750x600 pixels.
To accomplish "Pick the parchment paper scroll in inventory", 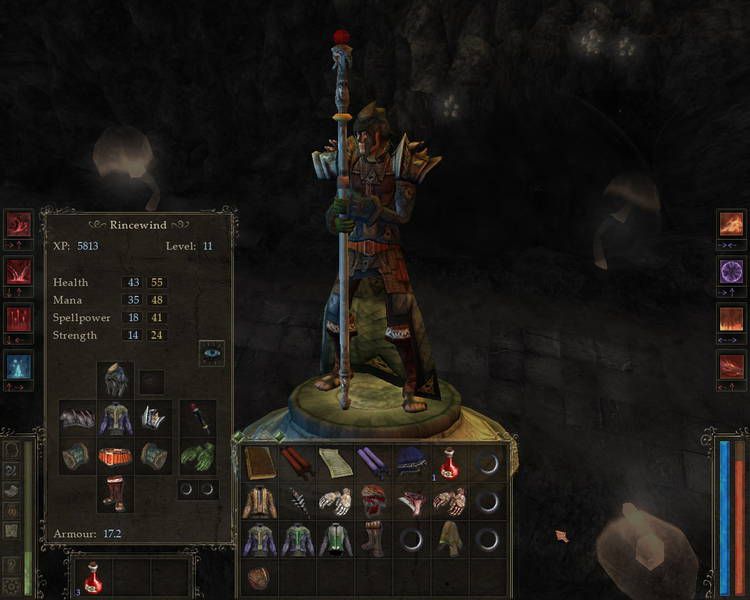I will point(335,463).
